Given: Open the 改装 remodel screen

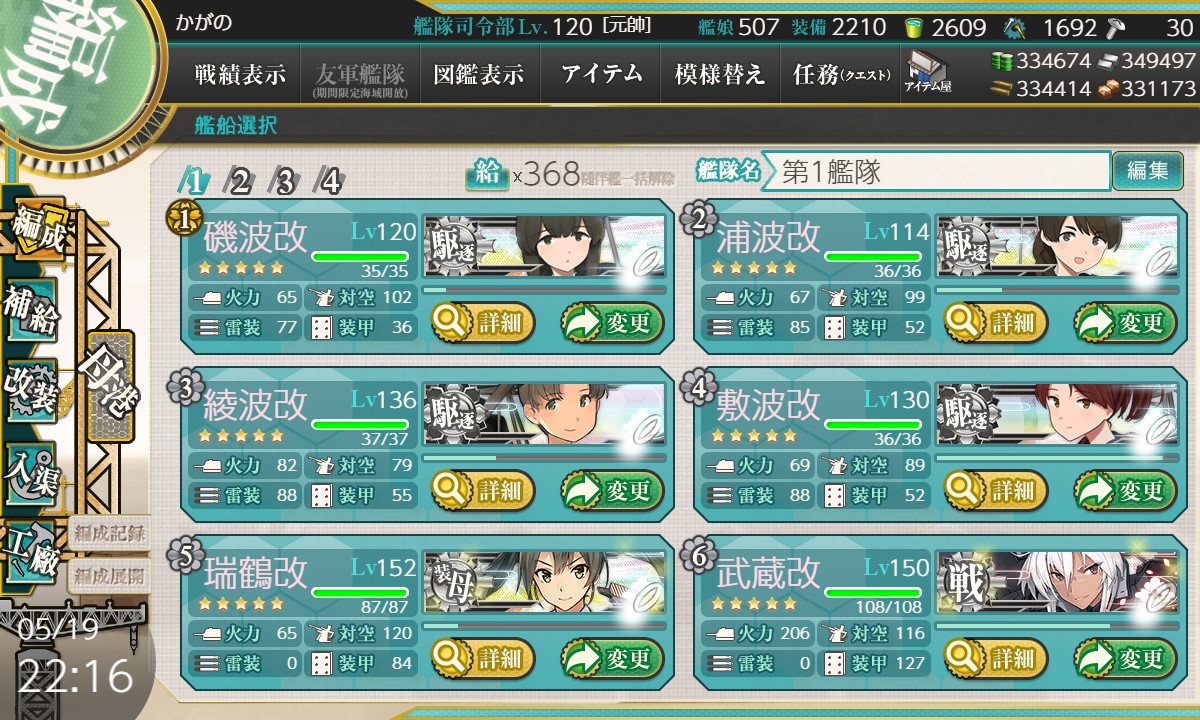Looking at the screenshot, I should tap(31, 387).
